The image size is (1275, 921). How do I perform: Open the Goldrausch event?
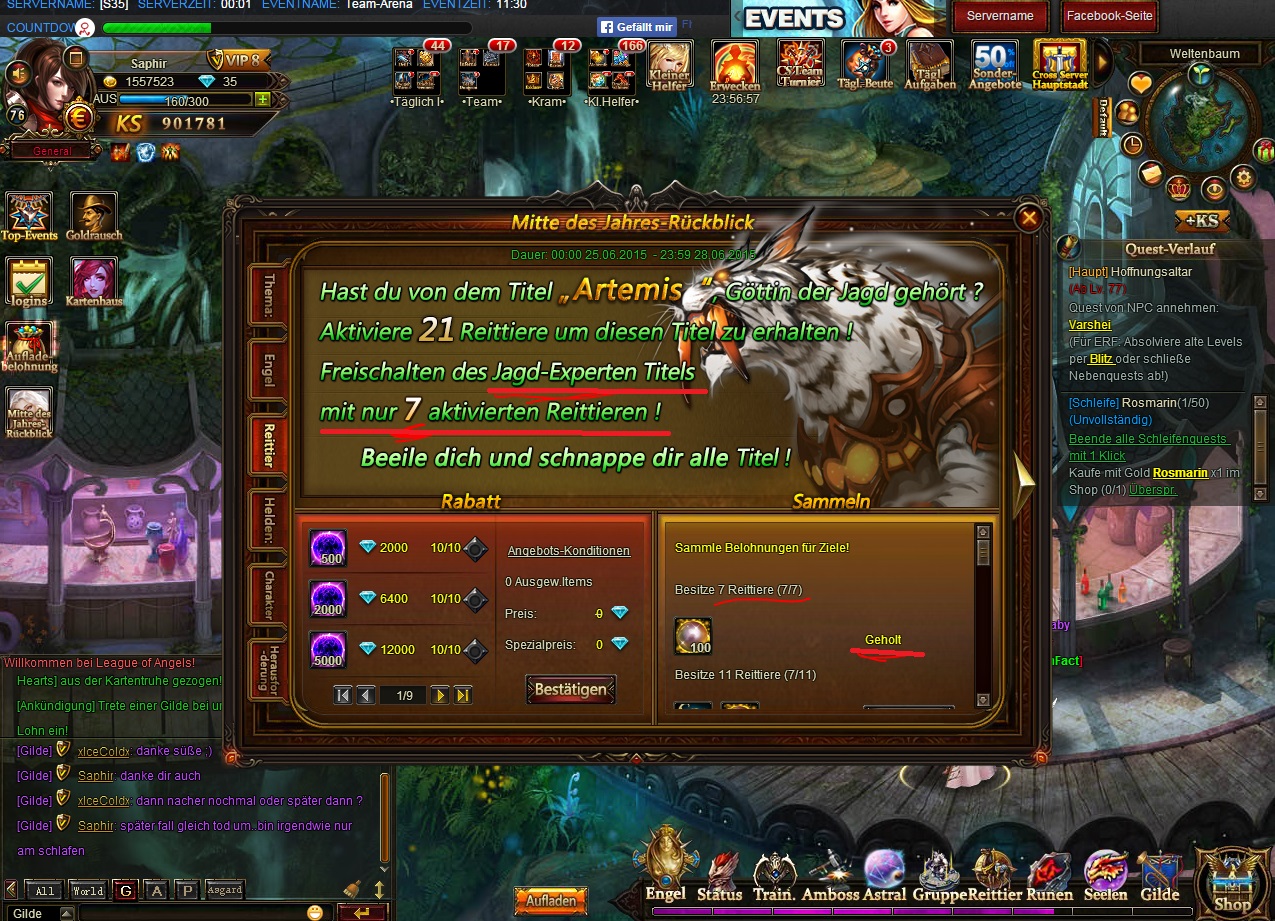[94, 217]
